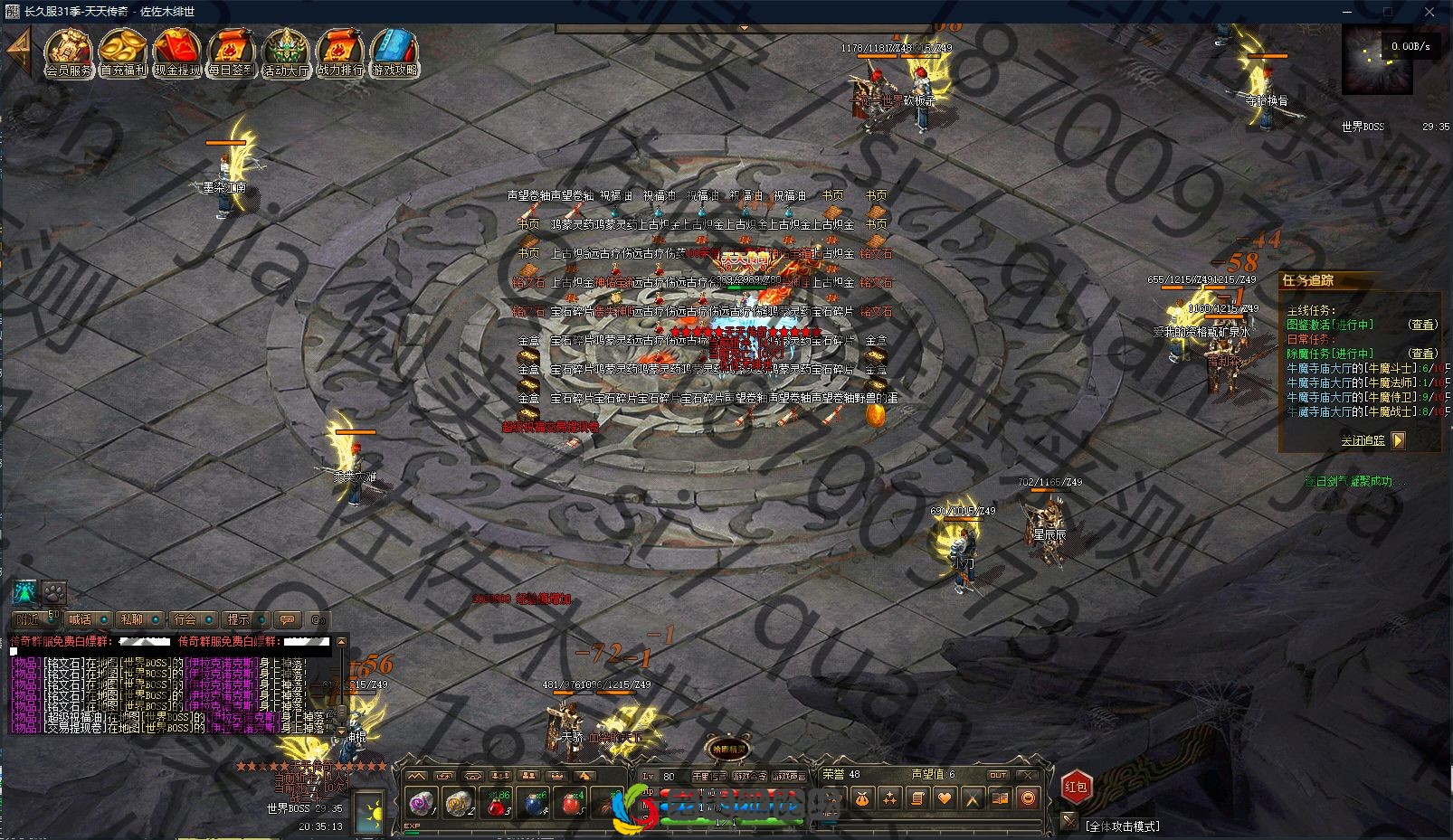The image size is (1453, 840).
Task: Use the red potion with x186 count
Action: tap(497, 803)
